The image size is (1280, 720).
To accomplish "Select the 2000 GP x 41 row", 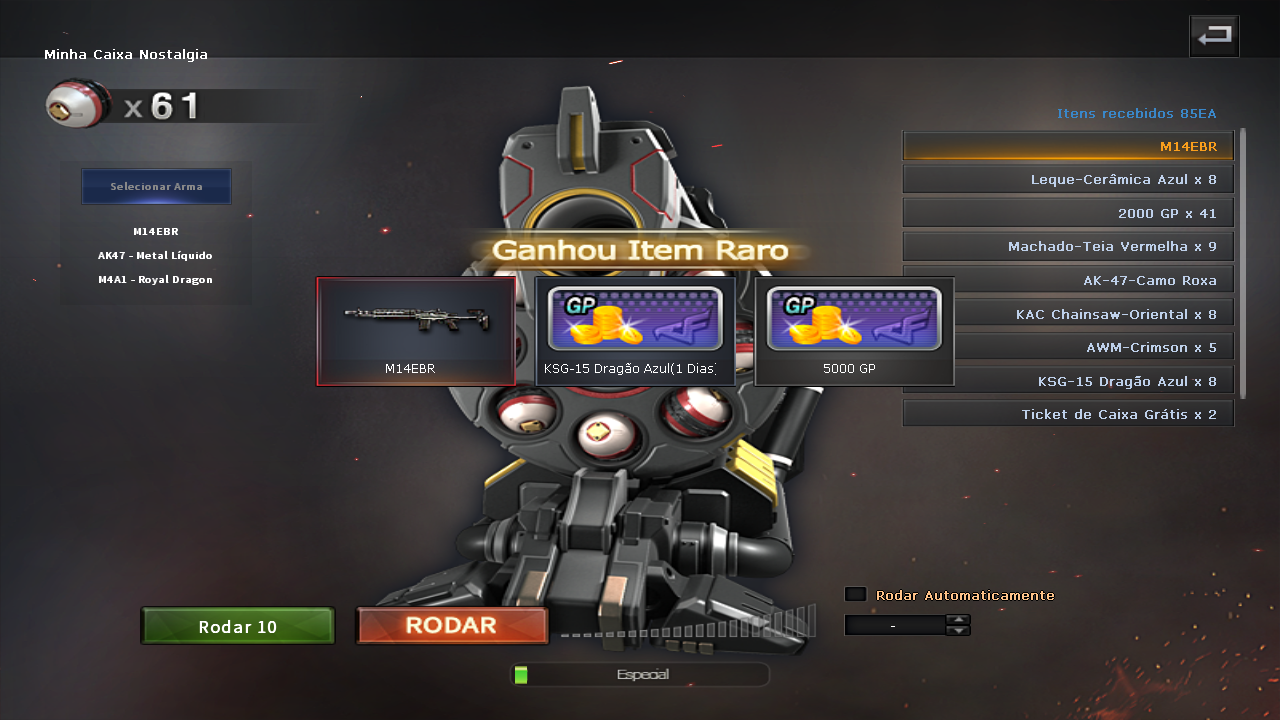I will tap(1068, 213).
